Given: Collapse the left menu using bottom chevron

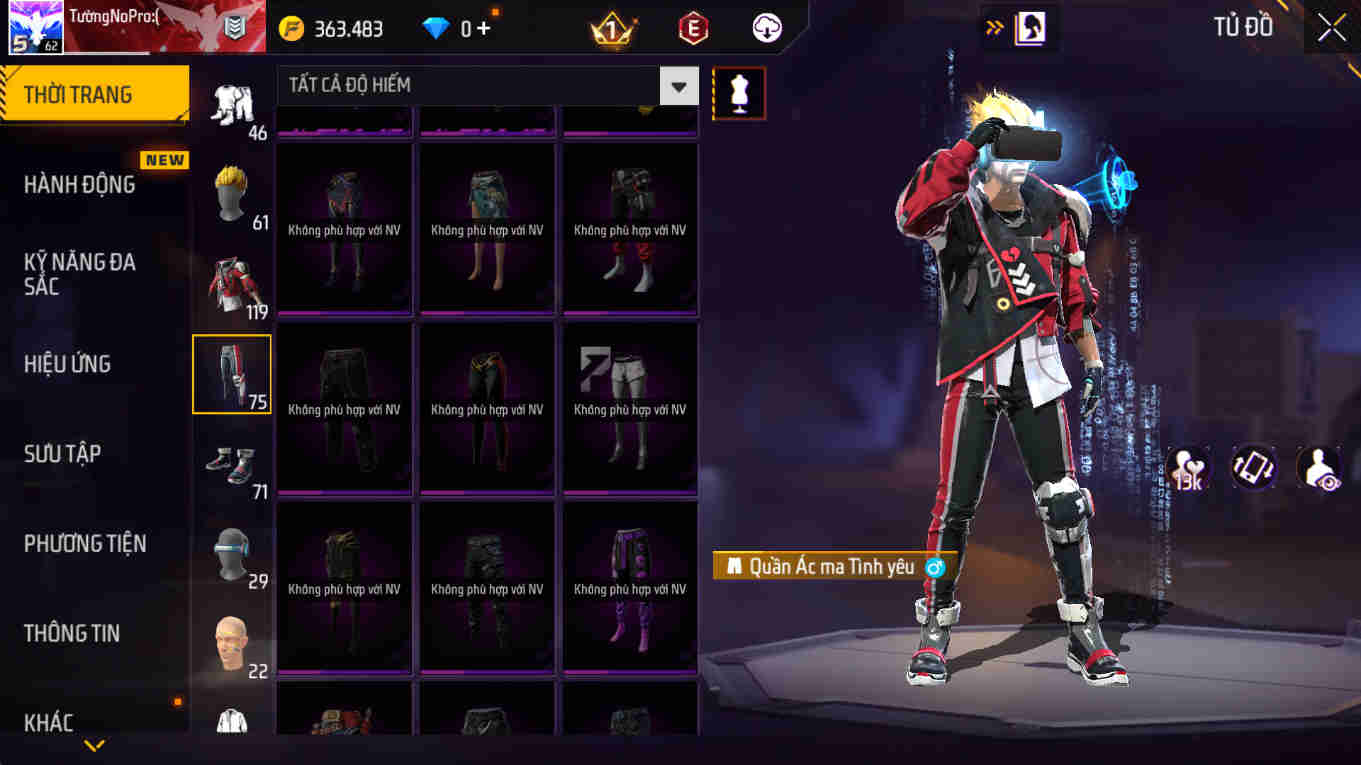Looking at the screenshot, I should click(x=95, y=745).
